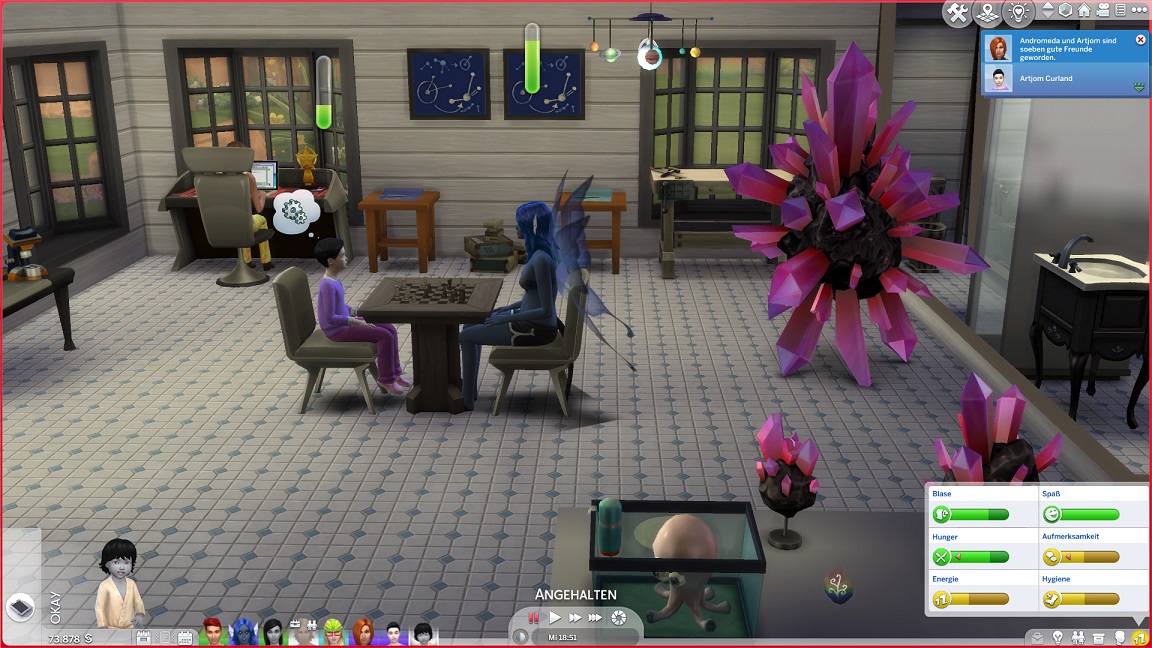The image size is (1152, 648).
Task: Pause the game with the red pause button
Action: [534, 618]
